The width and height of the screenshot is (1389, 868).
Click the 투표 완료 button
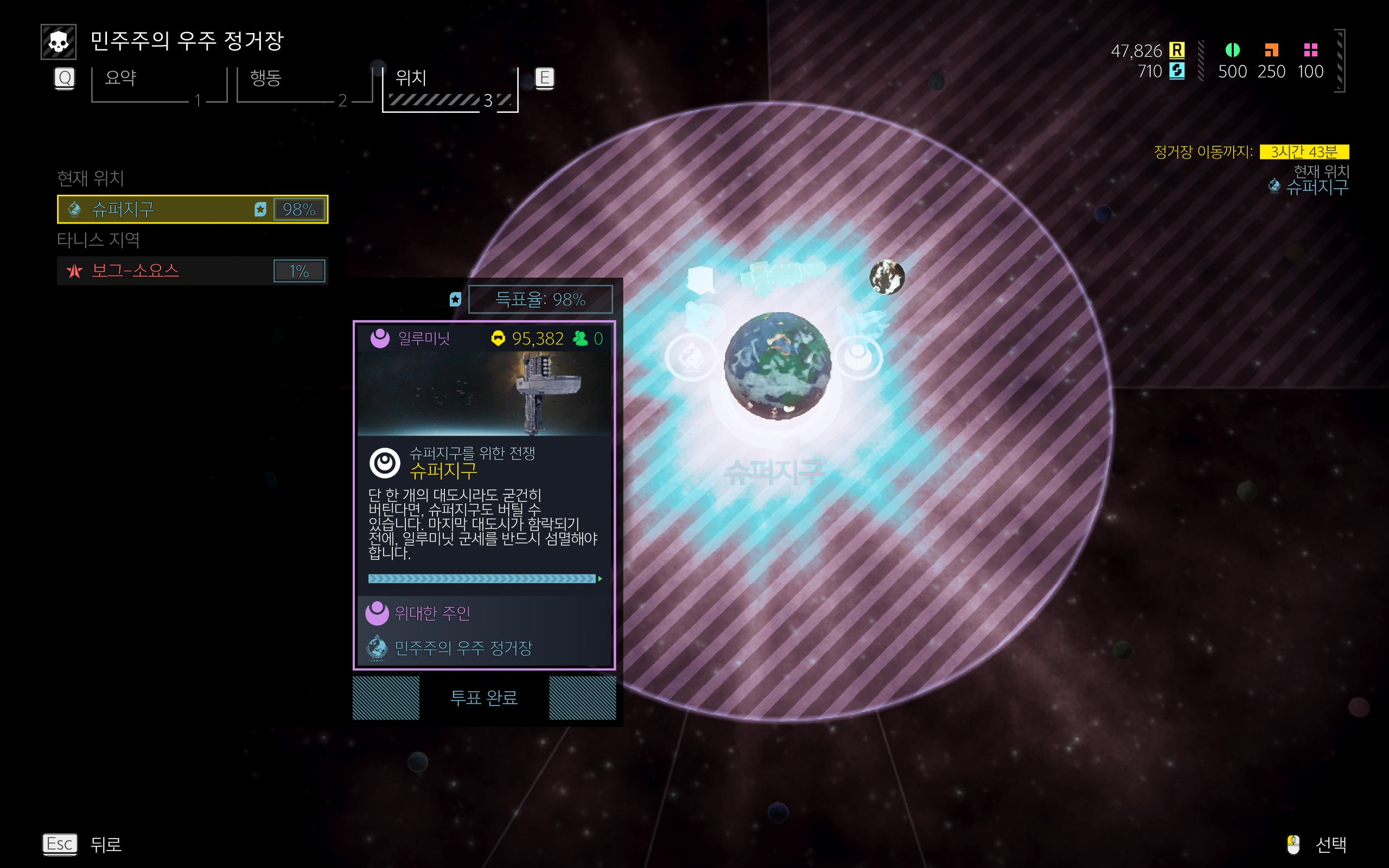pyautogui.click(x=484, y=698)
